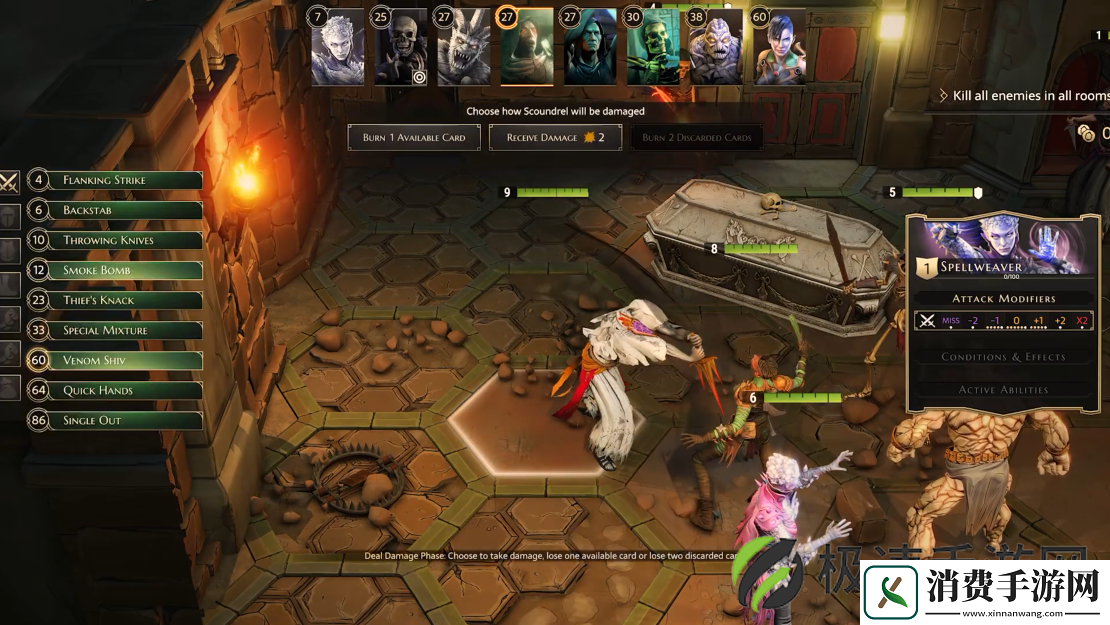The width and height of the screenshot is (1110, 625).
Task: Select the Thief's Knack card
Action: pos(117,301)
